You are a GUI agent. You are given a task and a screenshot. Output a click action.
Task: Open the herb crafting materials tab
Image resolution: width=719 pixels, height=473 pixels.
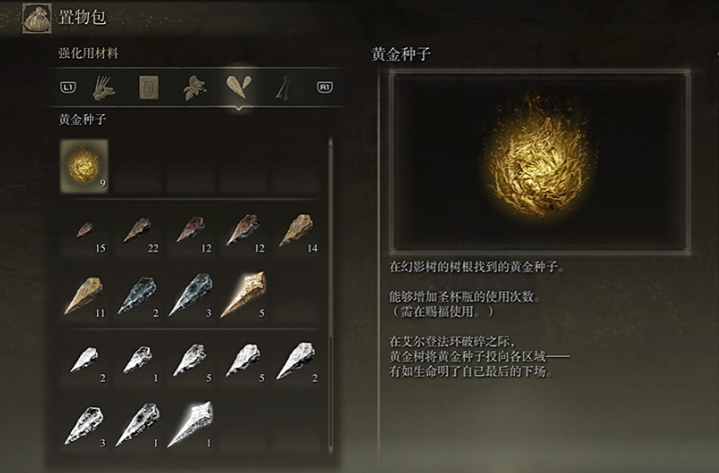point(193,87)
